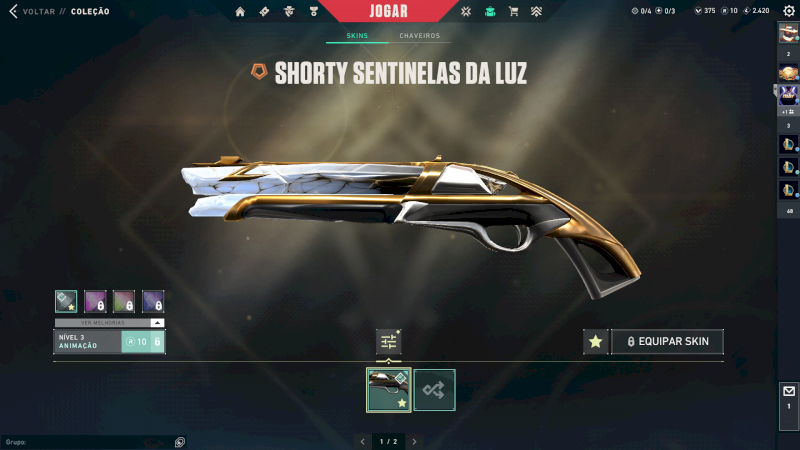
Task: Select the first unlocked color variant swatch
Action: coord(66,301)
